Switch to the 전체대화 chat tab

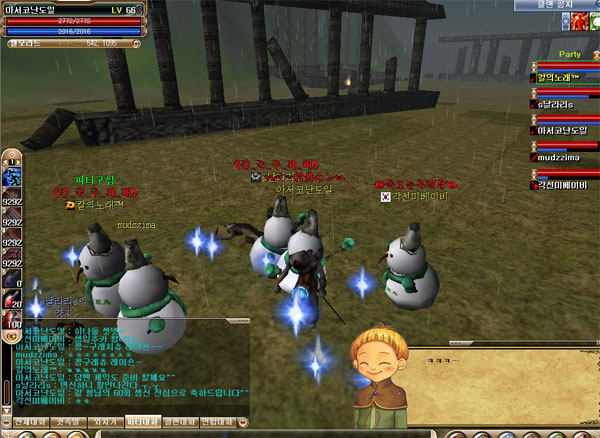21,423
